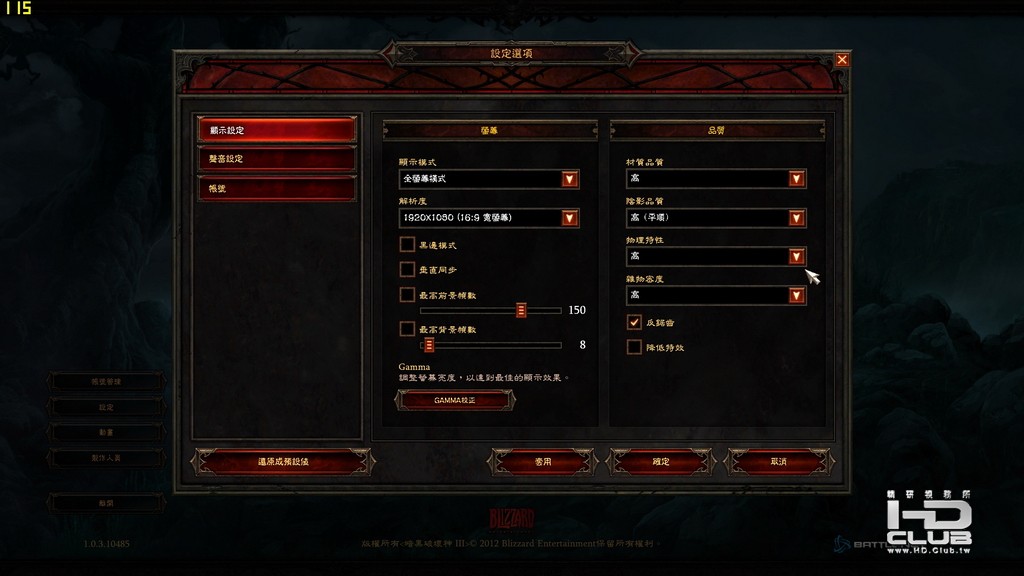Switch to the 聲音設定 sound settings tab
This screenshot has width=1024, height=576.
tap(276, 159)
